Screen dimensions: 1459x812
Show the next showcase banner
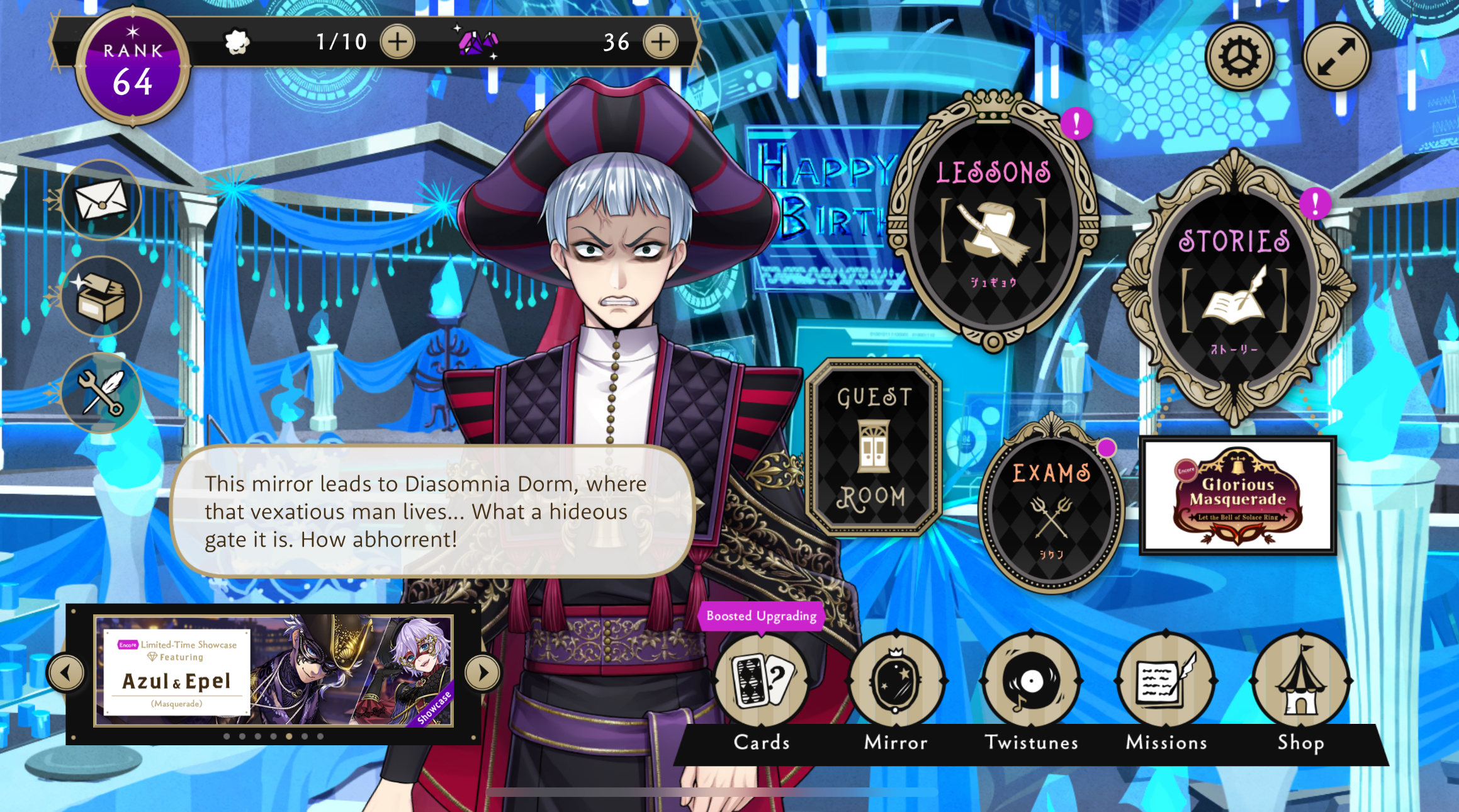click(x=483, y=672)
